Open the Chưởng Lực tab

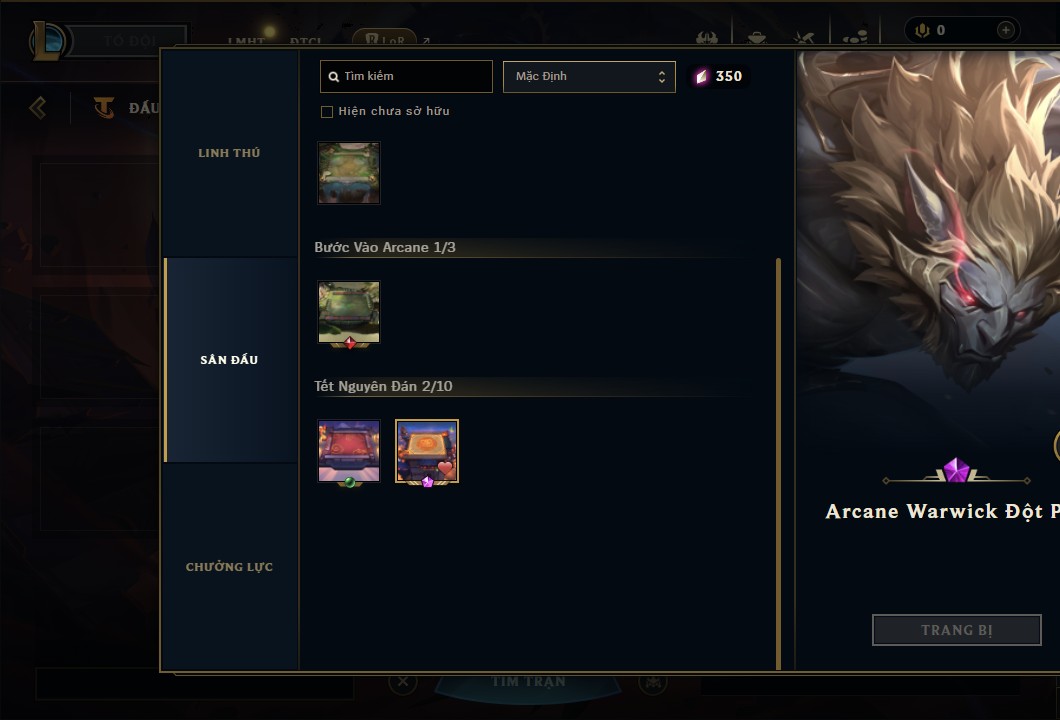click(x=229, y=567)
